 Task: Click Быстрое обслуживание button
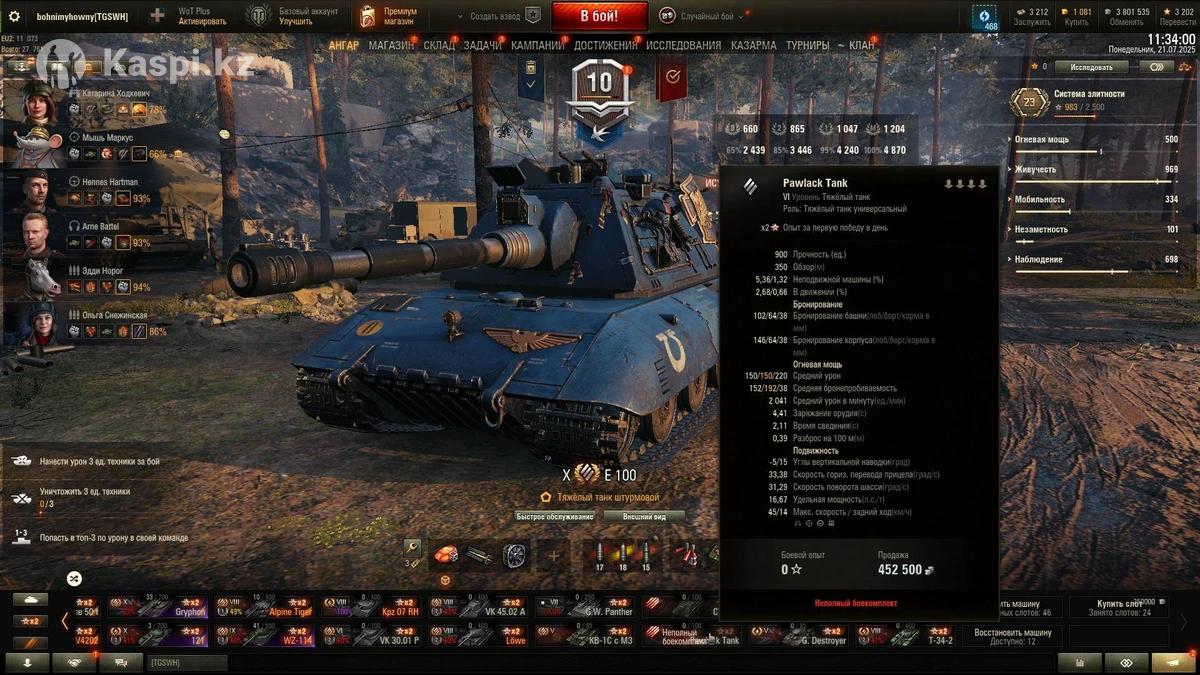coord(555,517)
